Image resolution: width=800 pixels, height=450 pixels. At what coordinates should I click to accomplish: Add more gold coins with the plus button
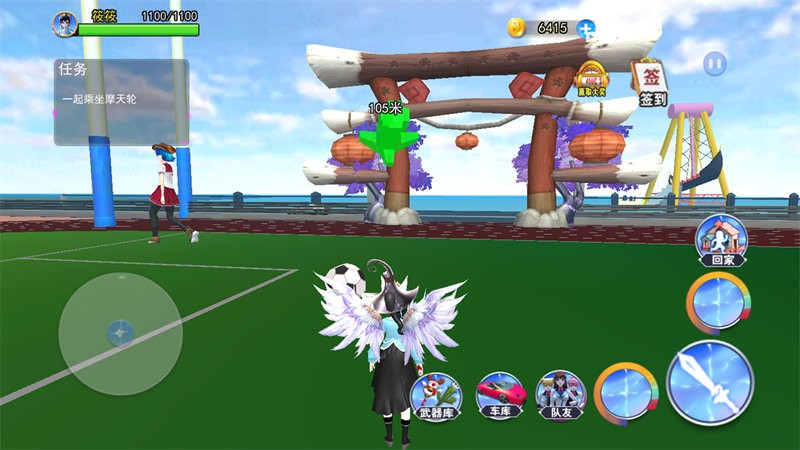pyautogui.click(x=586, y=28)
